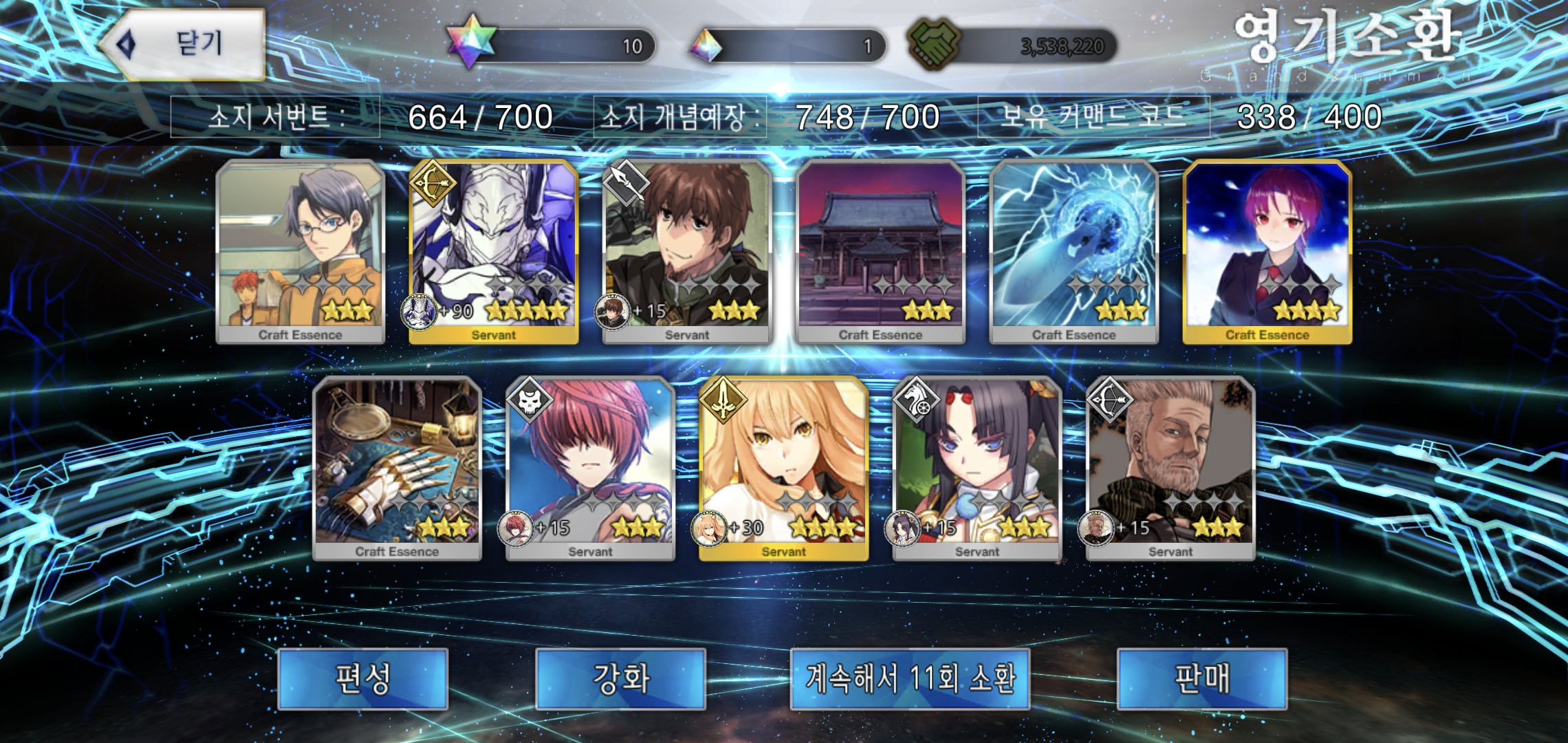Open the 판매 sell menu
This screenshot has width=1568, height=743.
click(x=1201, y=678)
